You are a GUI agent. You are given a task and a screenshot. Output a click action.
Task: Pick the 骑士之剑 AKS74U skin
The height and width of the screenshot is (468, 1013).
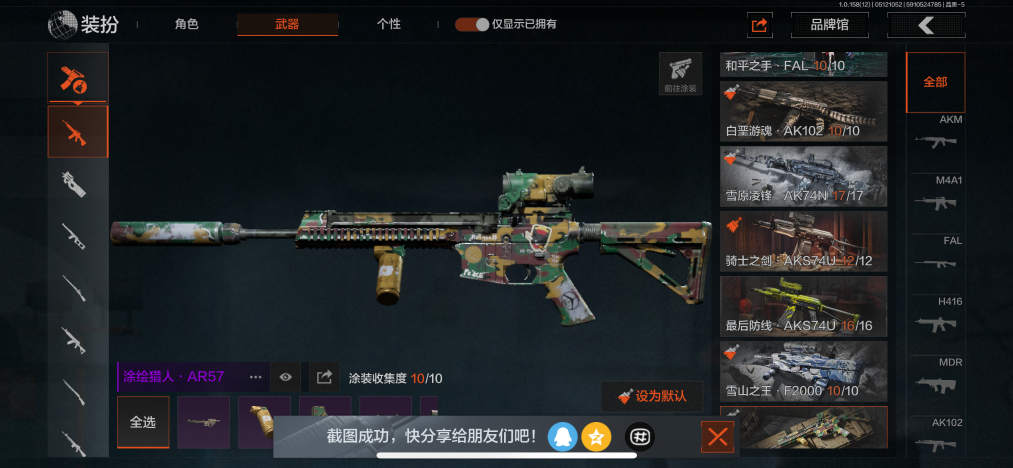(803, 240)
